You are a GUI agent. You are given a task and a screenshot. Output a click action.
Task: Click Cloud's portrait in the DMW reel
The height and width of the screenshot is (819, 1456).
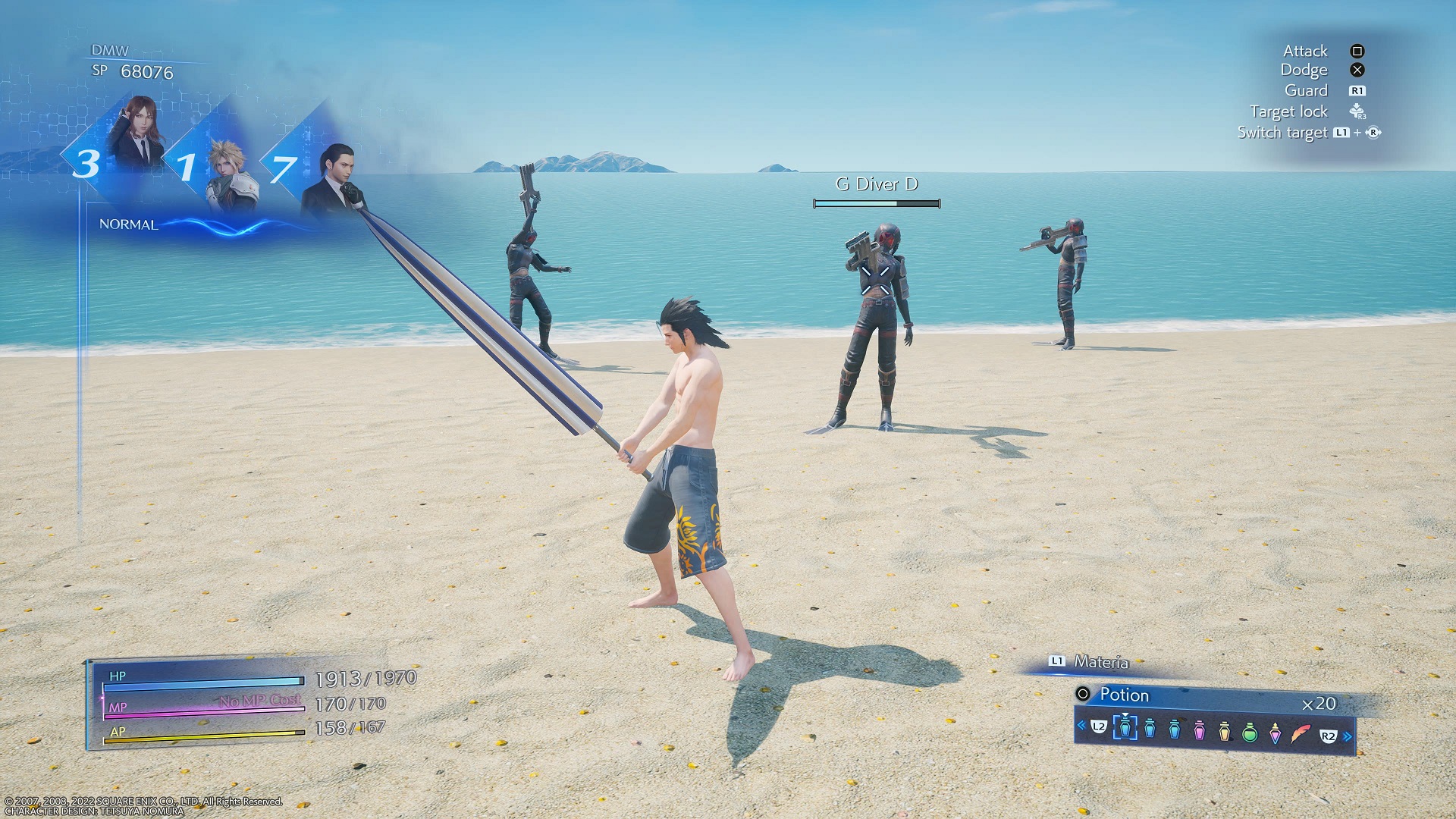231,176
